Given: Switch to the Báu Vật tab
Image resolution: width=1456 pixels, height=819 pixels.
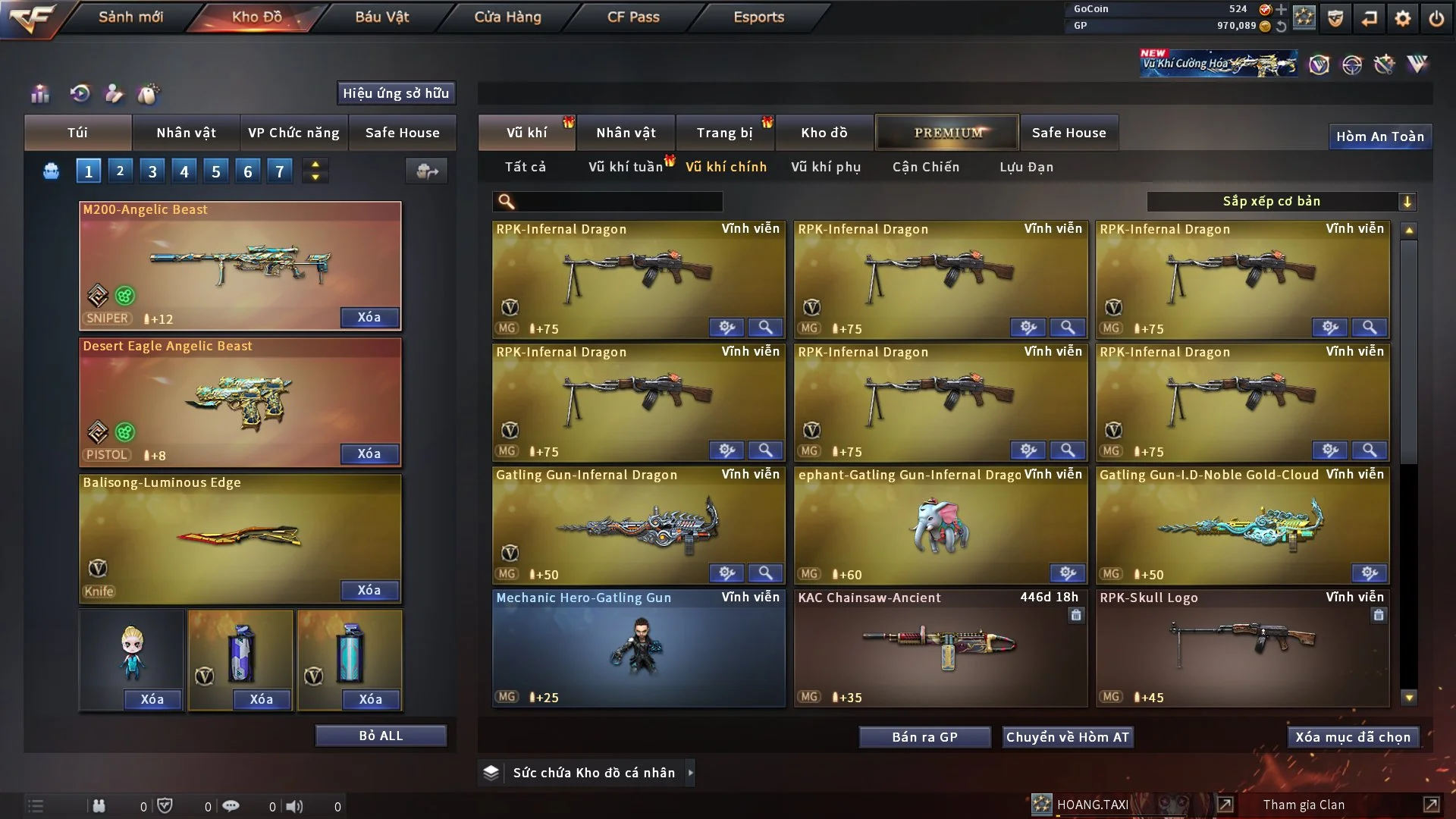Looking at the screenshot, I should coord(382,17).
